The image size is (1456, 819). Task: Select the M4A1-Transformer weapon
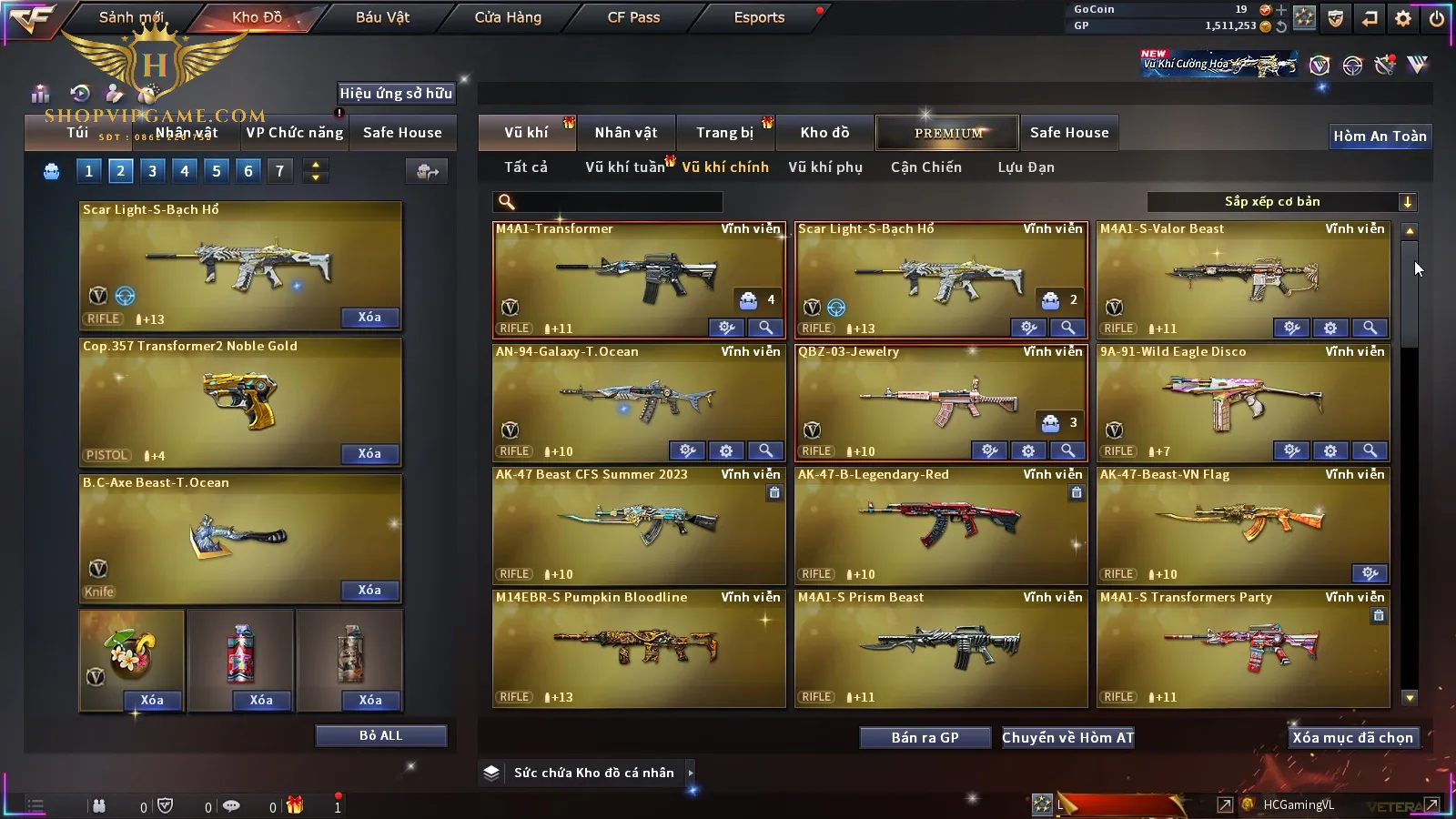coord(637,278)
